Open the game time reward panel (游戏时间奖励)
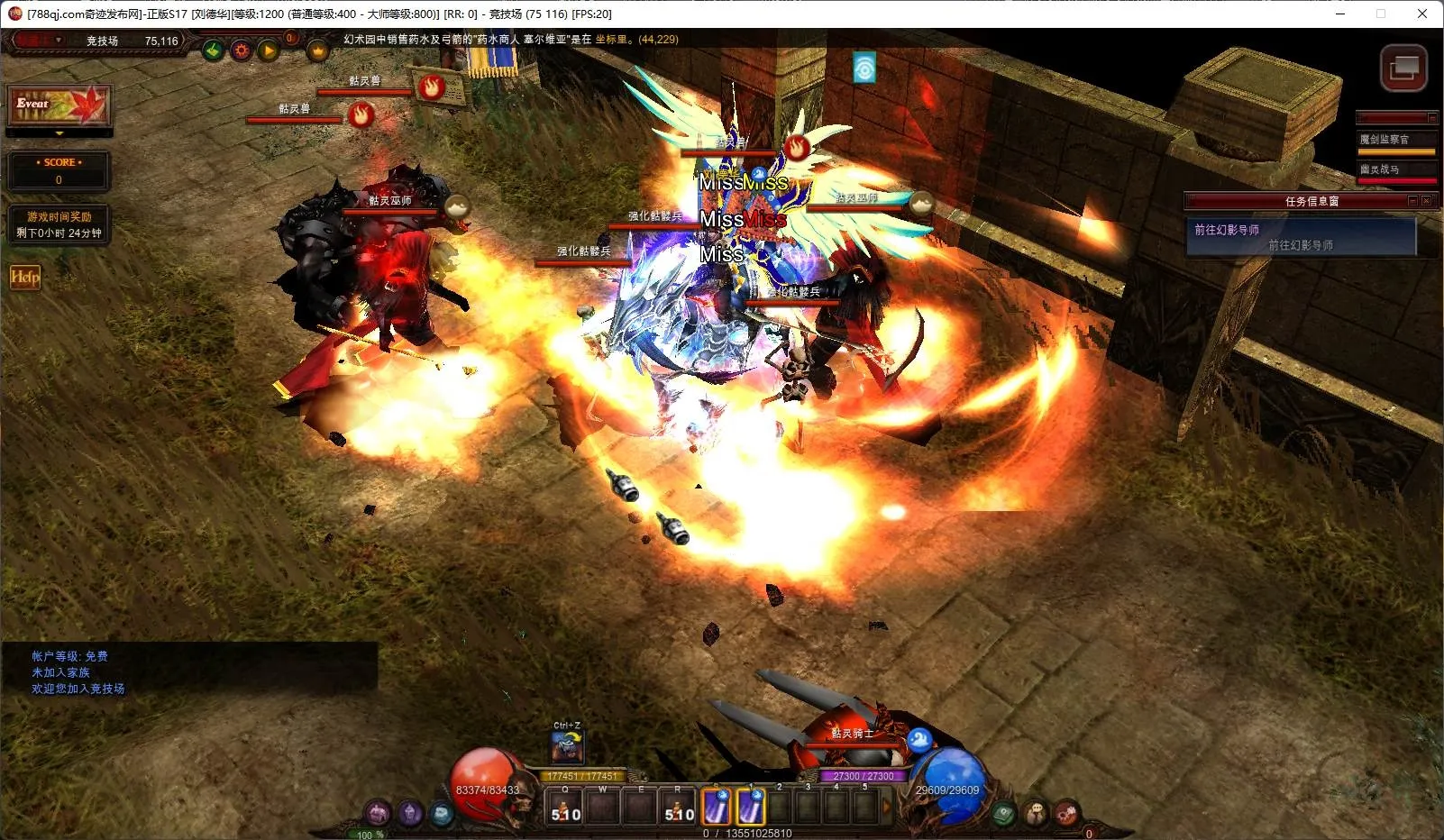 point(59,224)
